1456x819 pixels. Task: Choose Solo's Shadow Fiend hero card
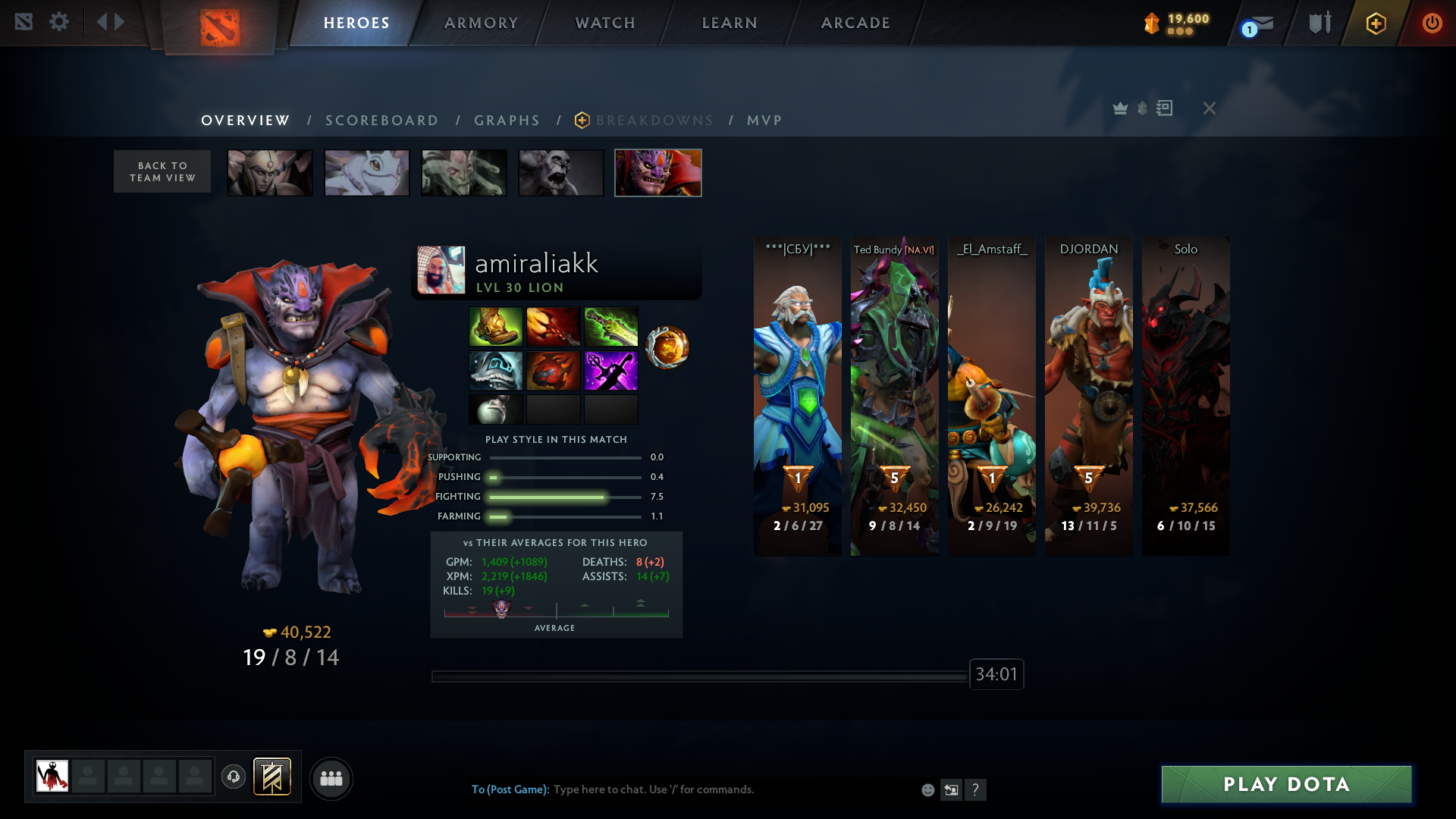point(1186,396)
